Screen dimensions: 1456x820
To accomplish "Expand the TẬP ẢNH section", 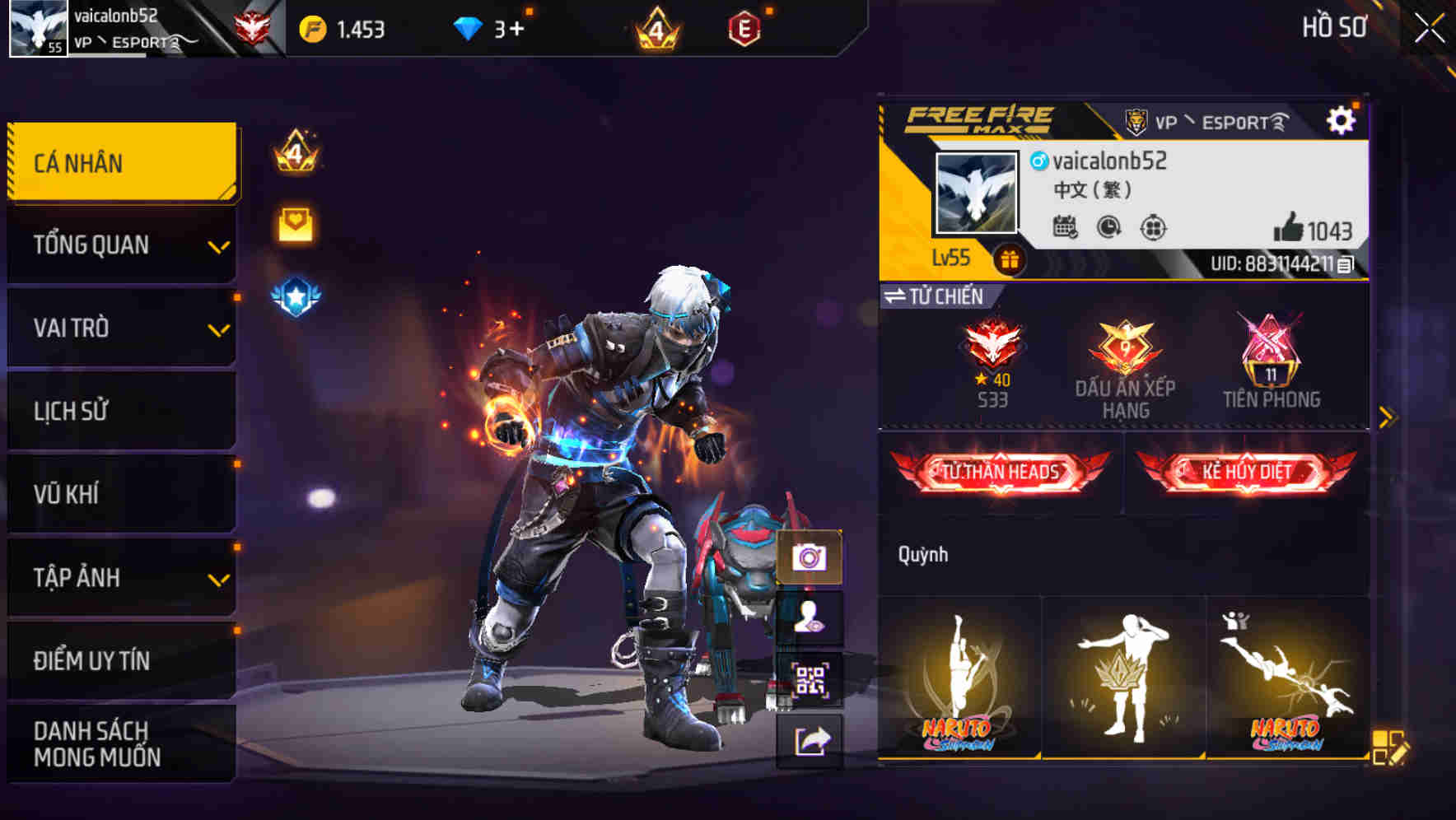I will [120, 578].
